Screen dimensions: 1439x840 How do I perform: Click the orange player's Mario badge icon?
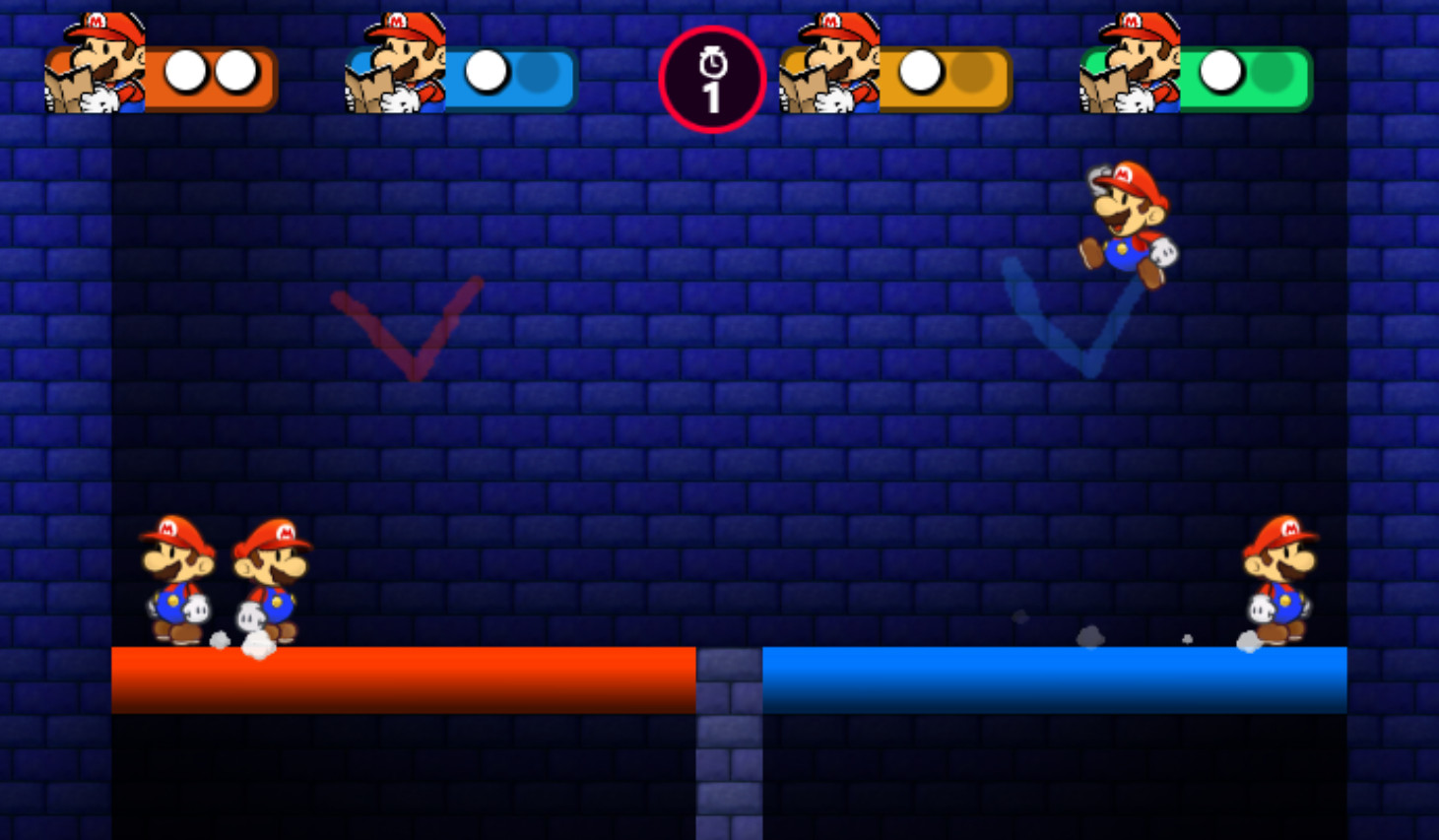point(94,64)
